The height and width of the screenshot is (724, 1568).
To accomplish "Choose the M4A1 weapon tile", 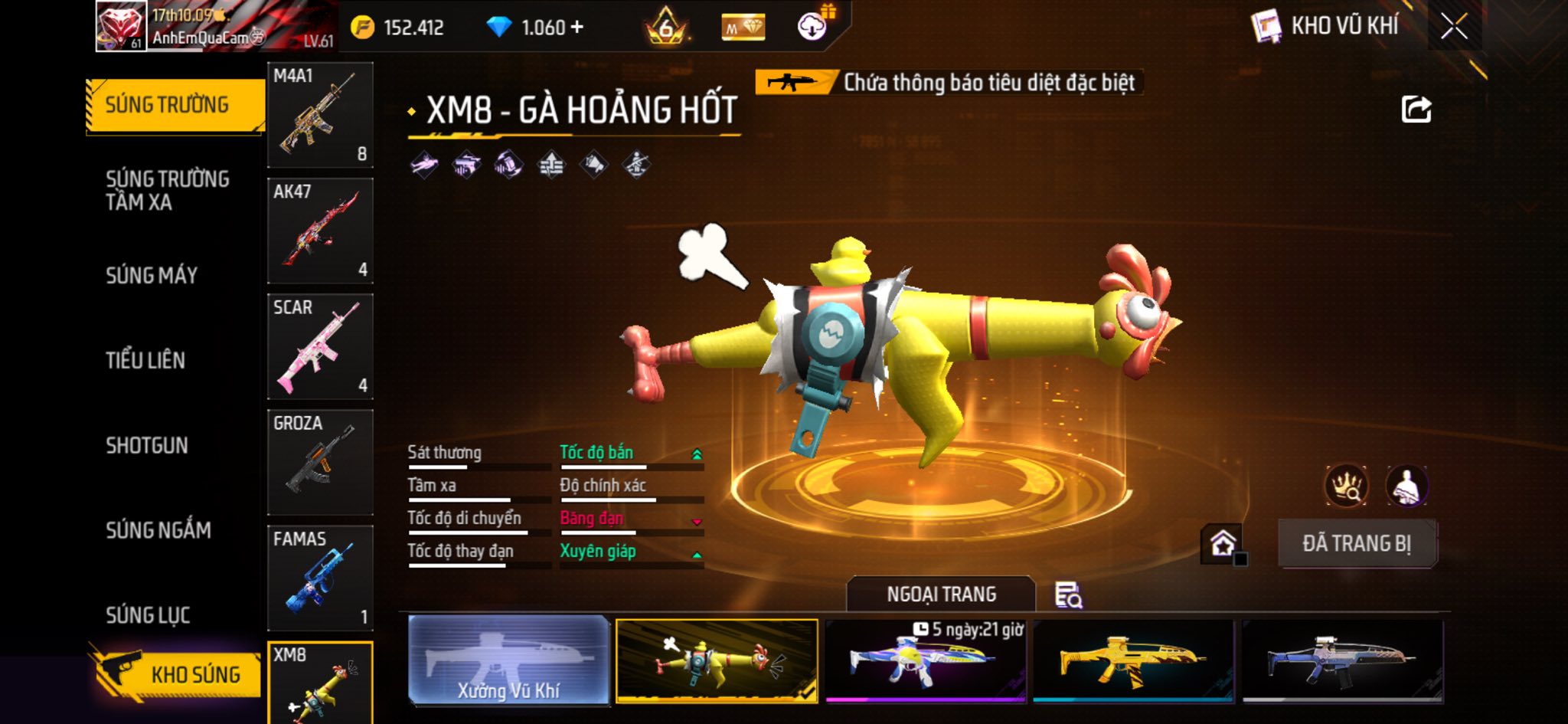I will coord(320,115).
